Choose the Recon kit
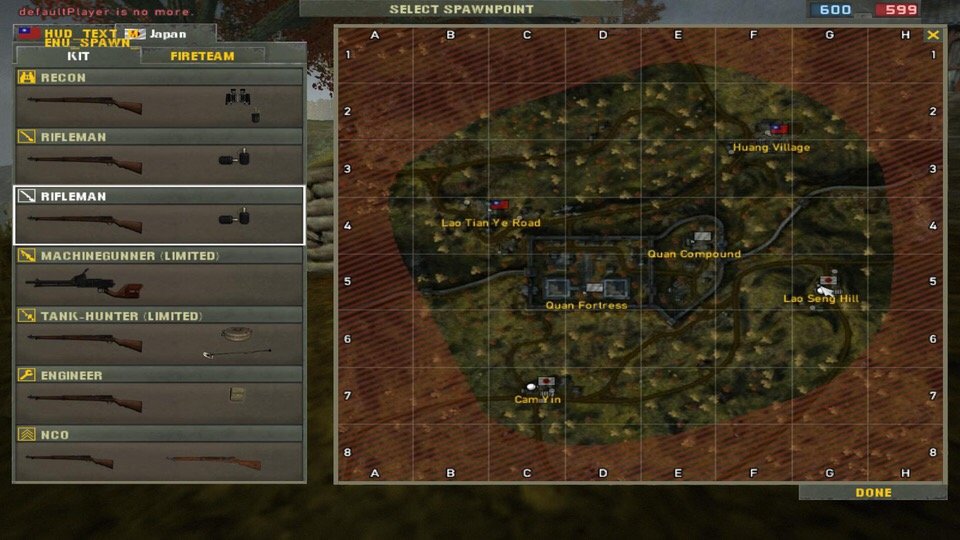The height and width of the screenshot is (540, 960). coord(159,97)
